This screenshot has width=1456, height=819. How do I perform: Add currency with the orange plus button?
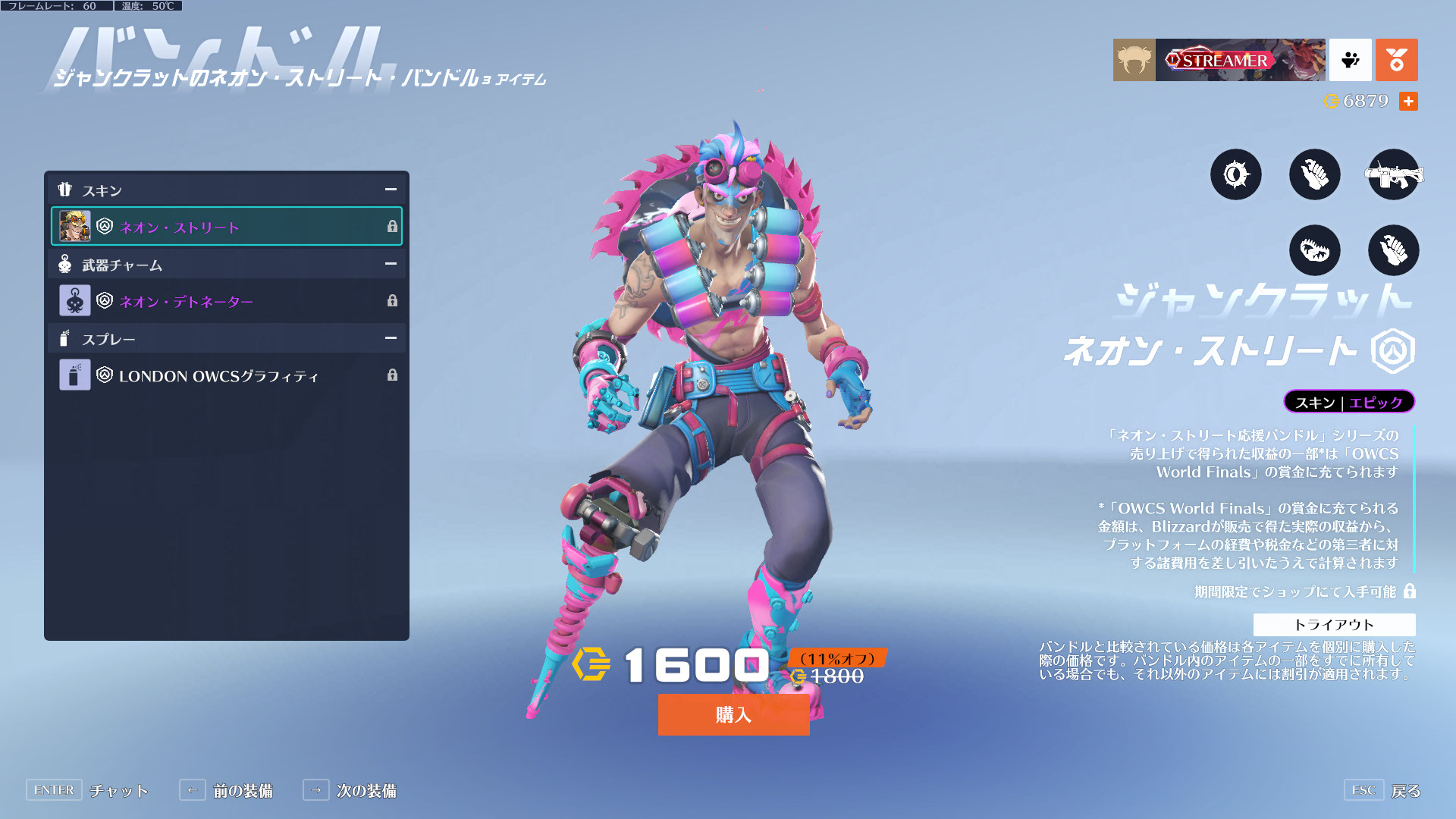(1408, 101)
